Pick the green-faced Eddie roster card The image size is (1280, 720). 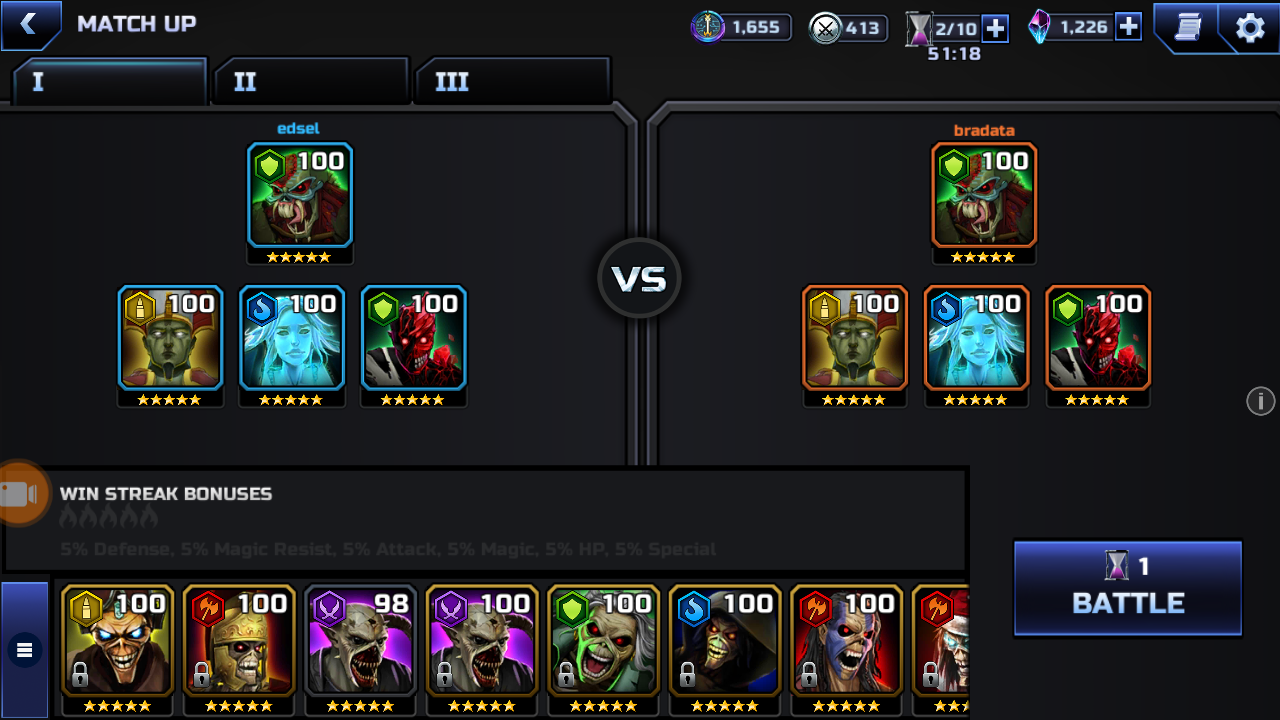point(603,640)
